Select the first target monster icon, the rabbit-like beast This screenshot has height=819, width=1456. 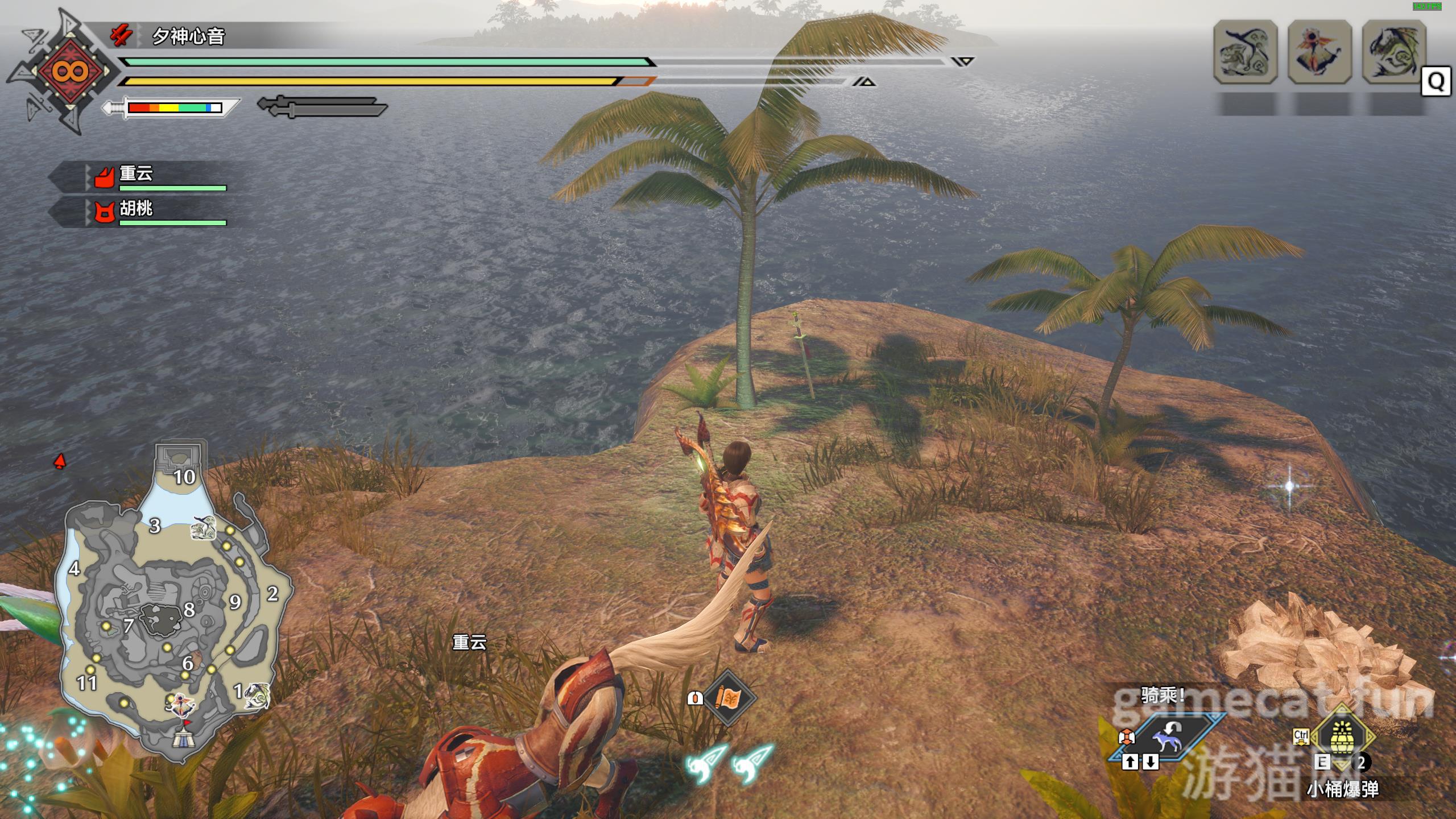click(1246, 52)
